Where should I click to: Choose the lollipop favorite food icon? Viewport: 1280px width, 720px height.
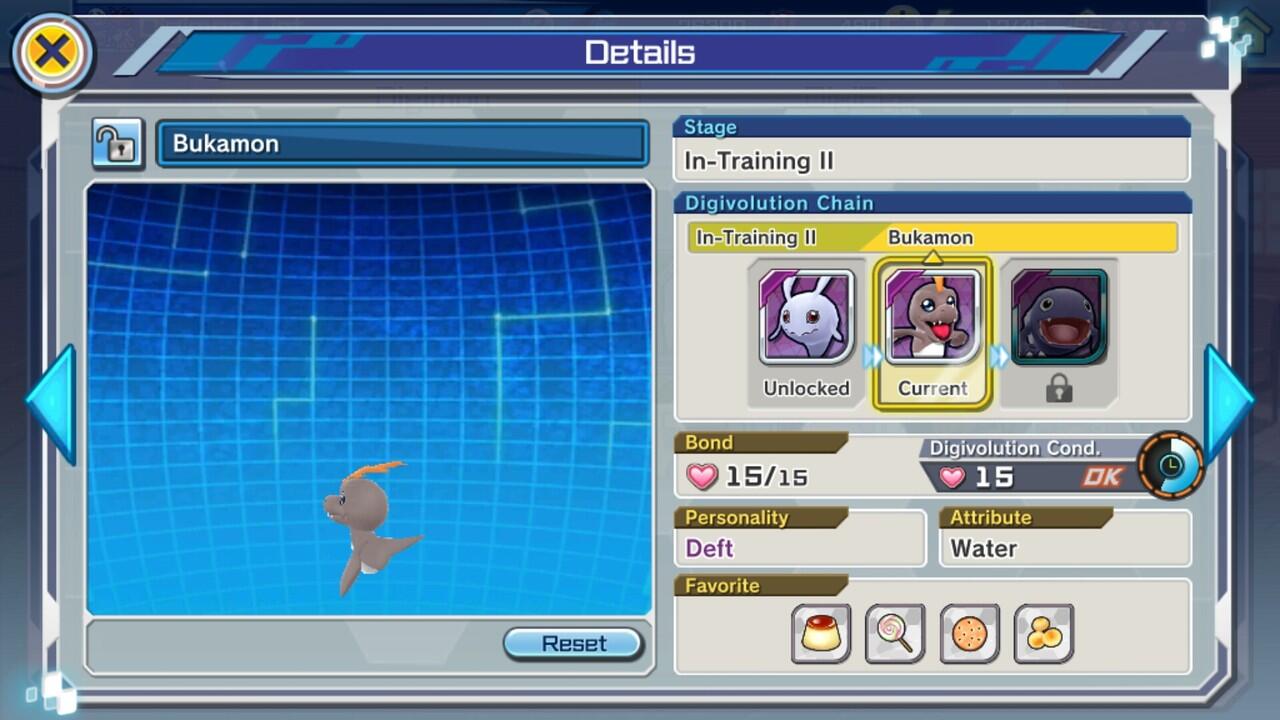(895, 633)
